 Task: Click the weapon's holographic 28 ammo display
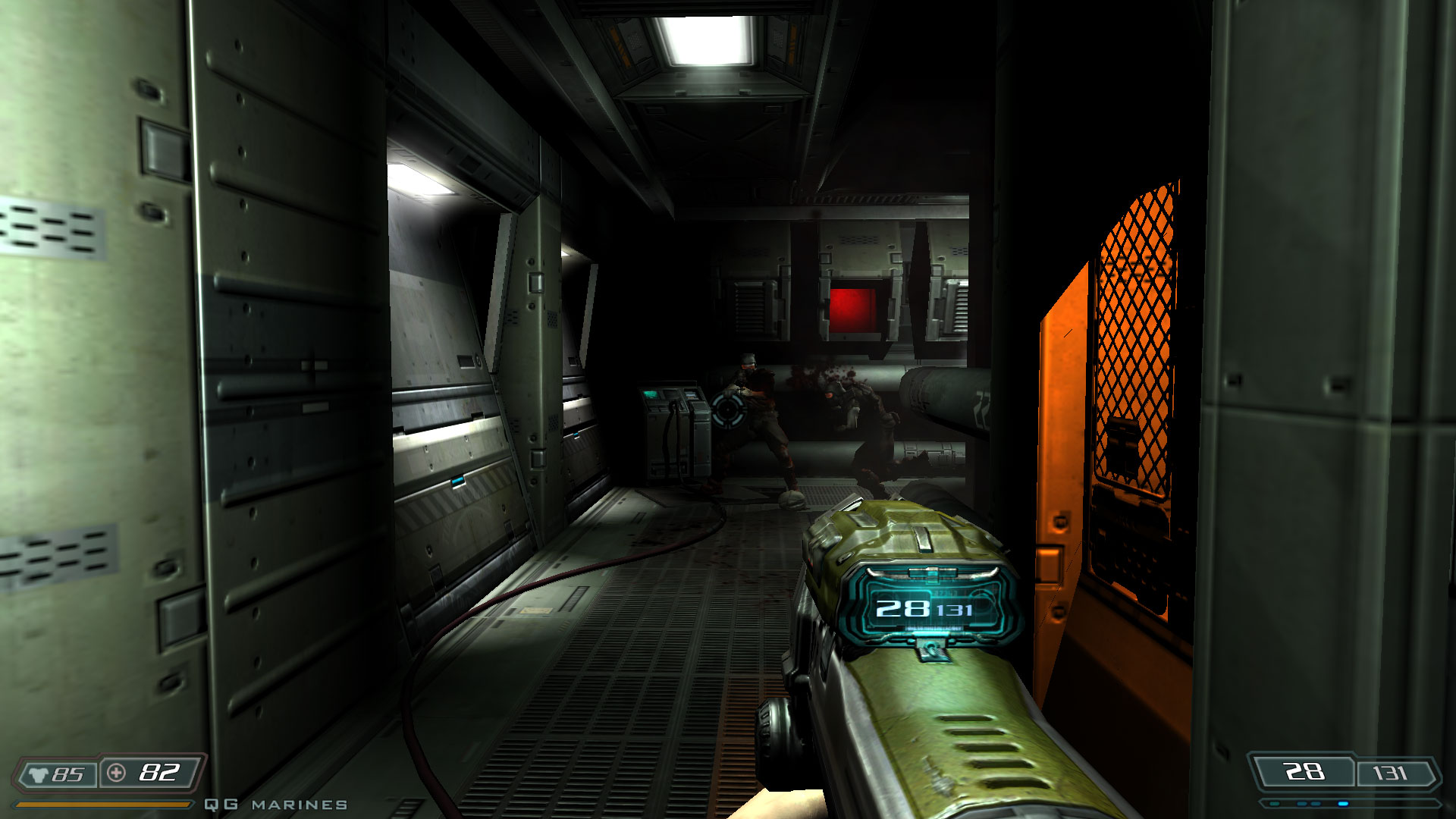(905, 609)
